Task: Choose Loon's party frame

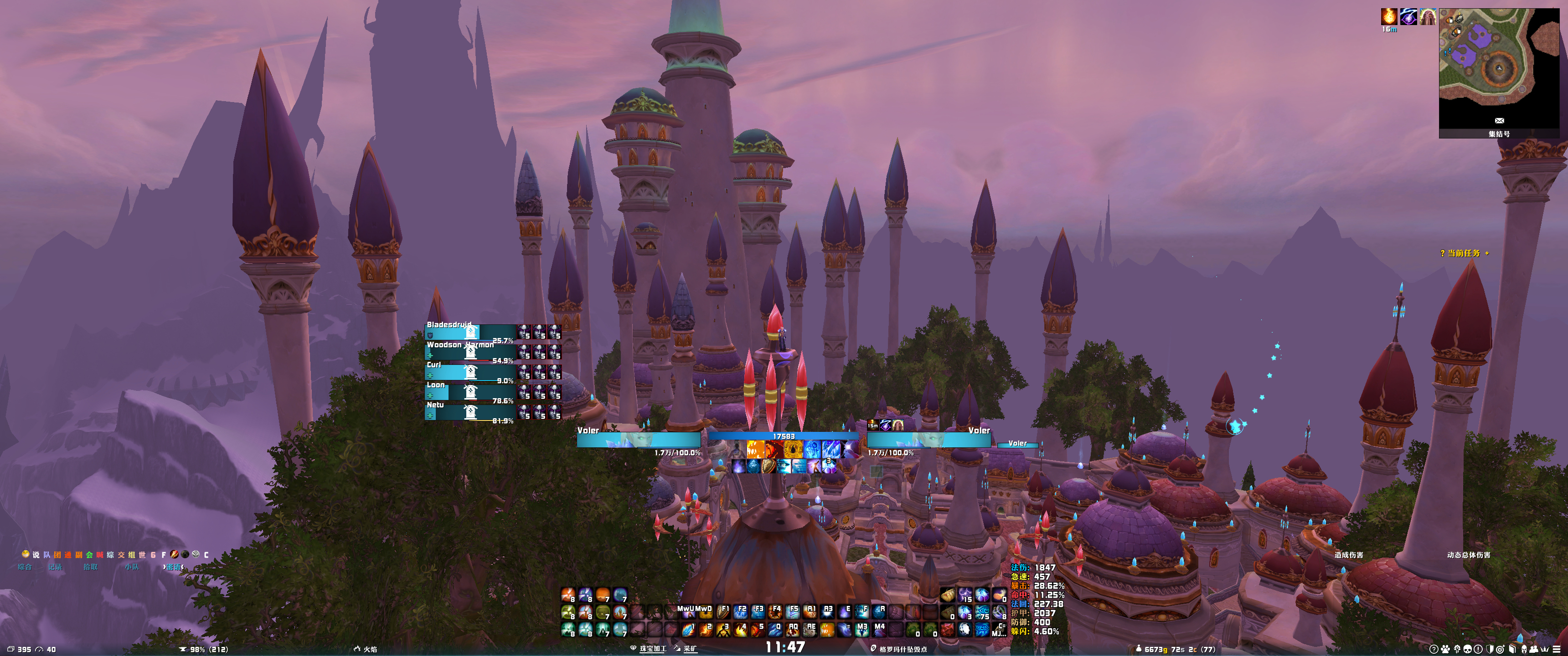Action: (x=469, y=391)
